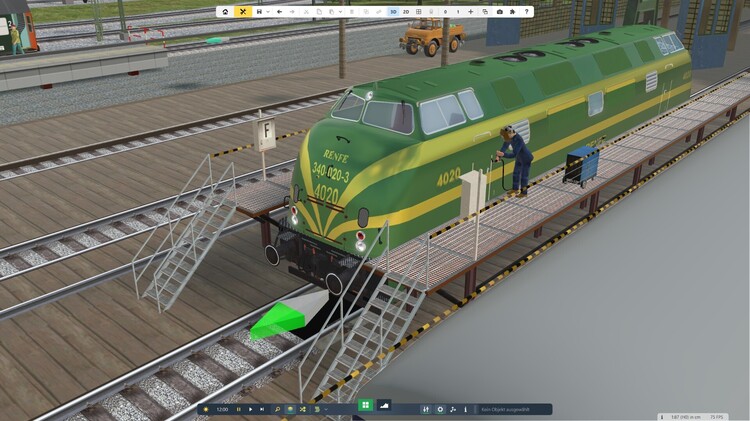Open the green grid catalog button
This screenshot has width=750, height=421.
point(365,405)
